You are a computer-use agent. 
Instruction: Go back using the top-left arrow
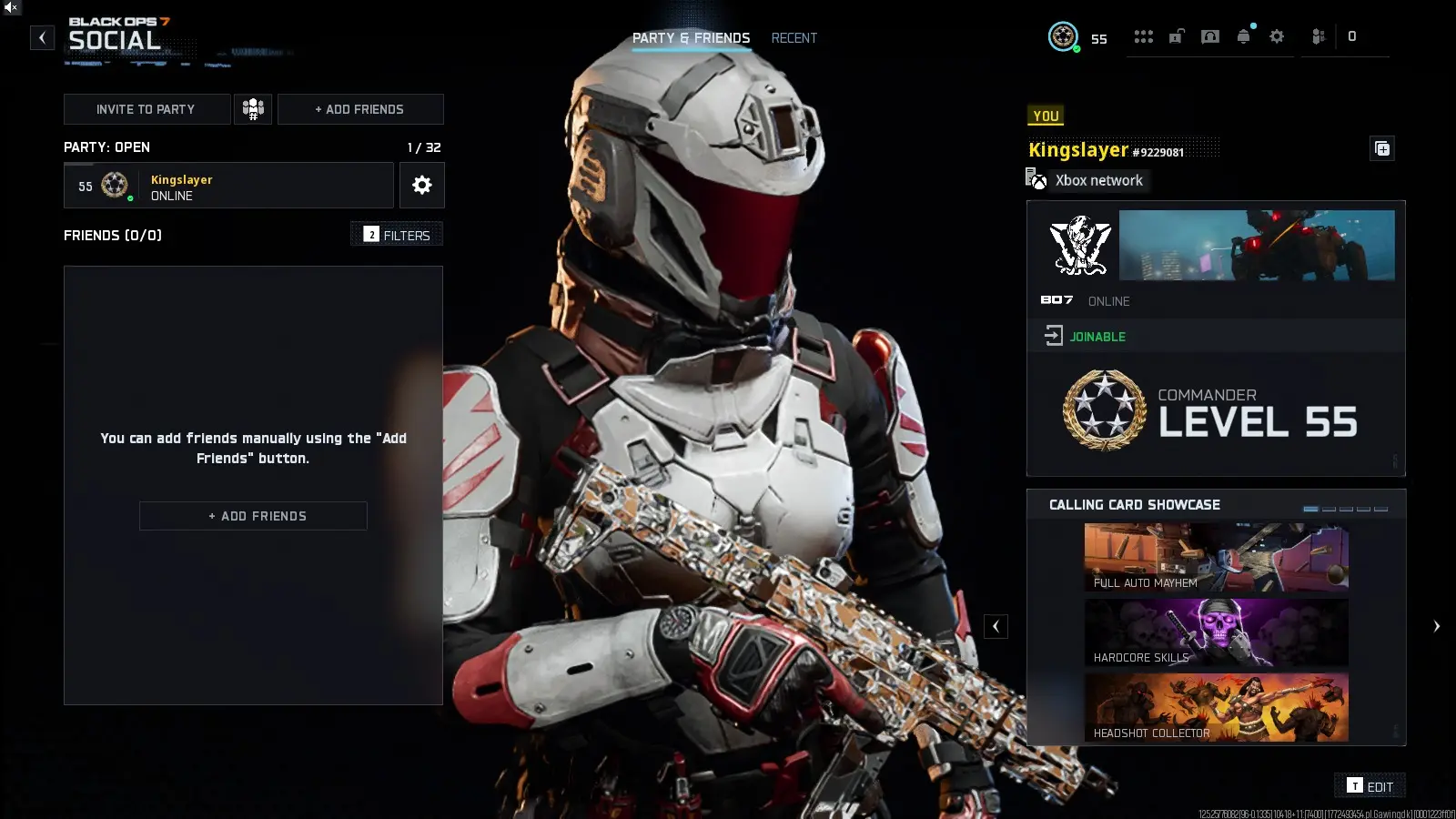(42, 37)
